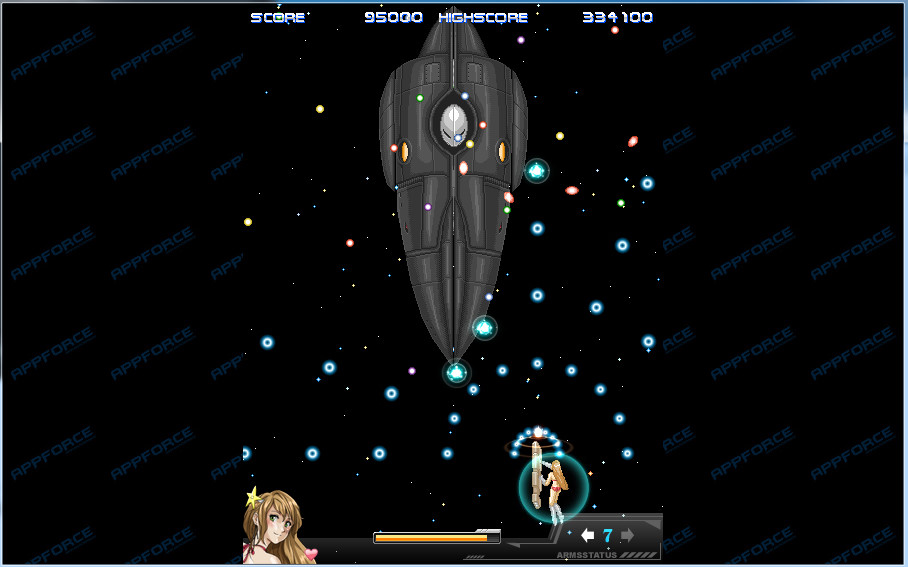The image size is (908, 567).
Task: Click the right arrow in Arms Status
Action: [627, 536]
